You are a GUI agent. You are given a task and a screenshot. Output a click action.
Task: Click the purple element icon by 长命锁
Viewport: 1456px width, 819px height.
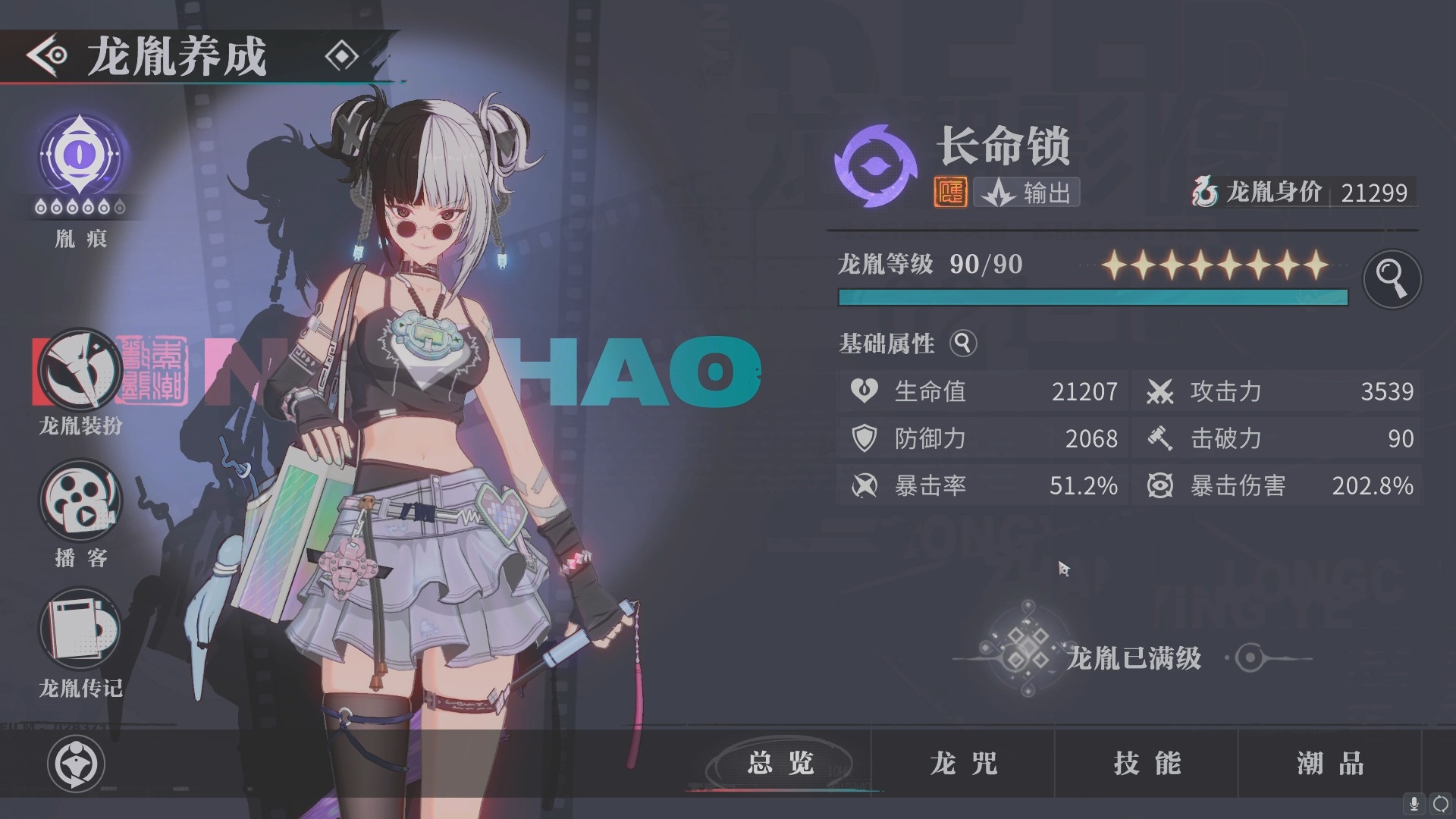pyautogui.click(x=875, y=165)
